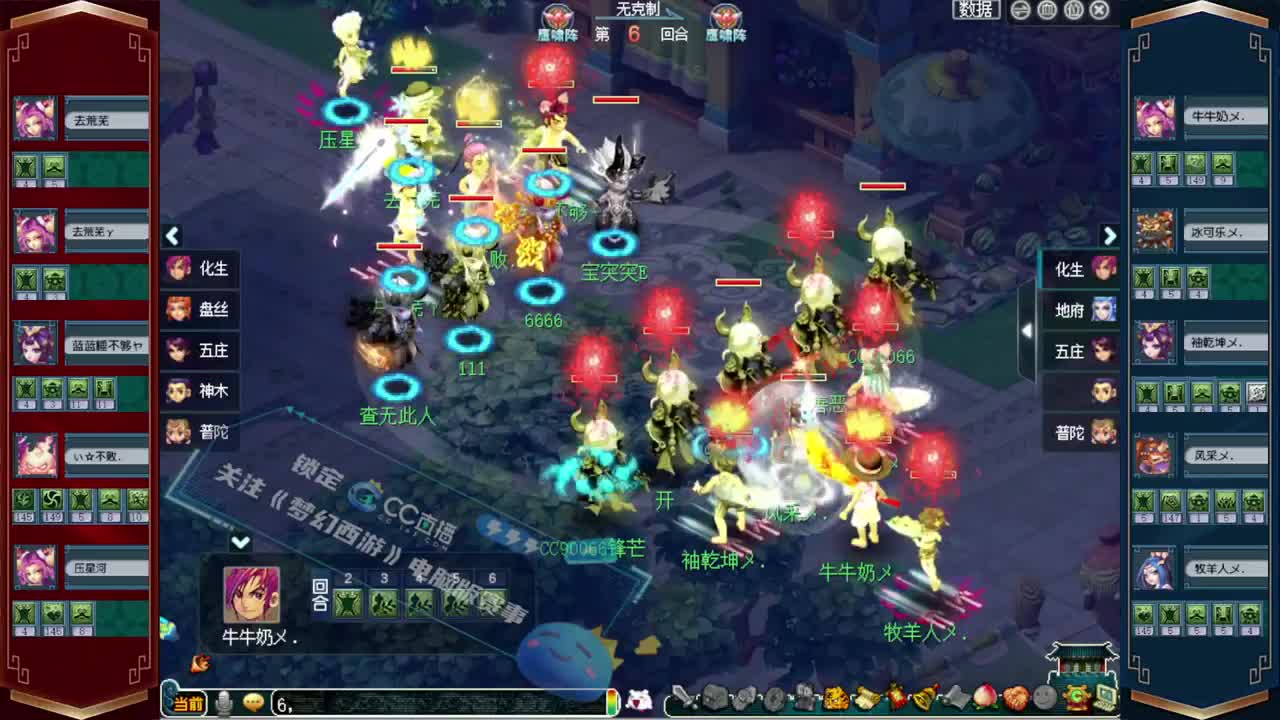This screenshot has height=720, width=1280.
Task: Expand the right roster with the right arrow chevron
Action: click(1110, 235)
